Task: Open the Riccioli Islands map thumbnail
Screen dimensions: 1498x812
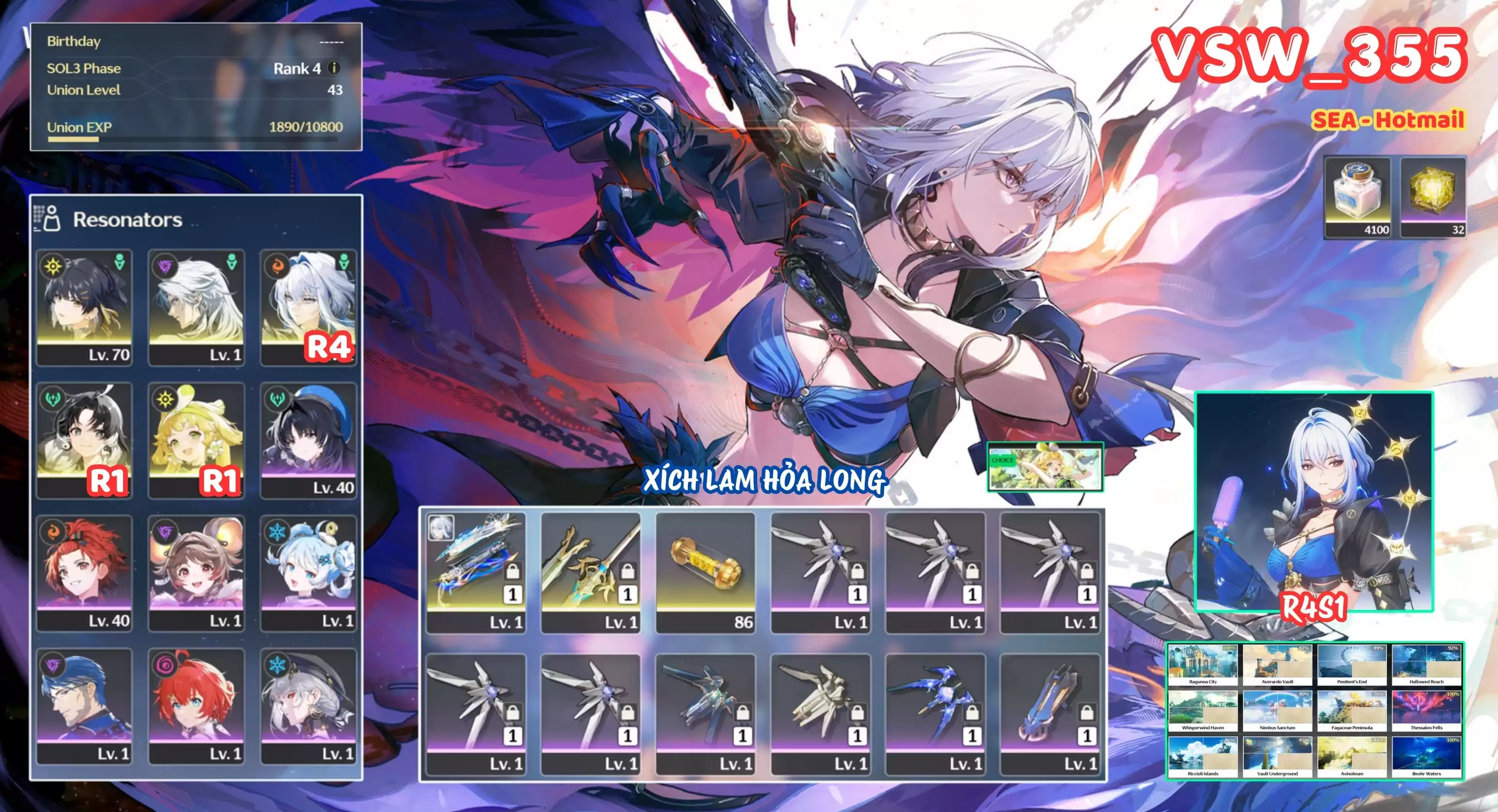Action: tap(1202, 757)
